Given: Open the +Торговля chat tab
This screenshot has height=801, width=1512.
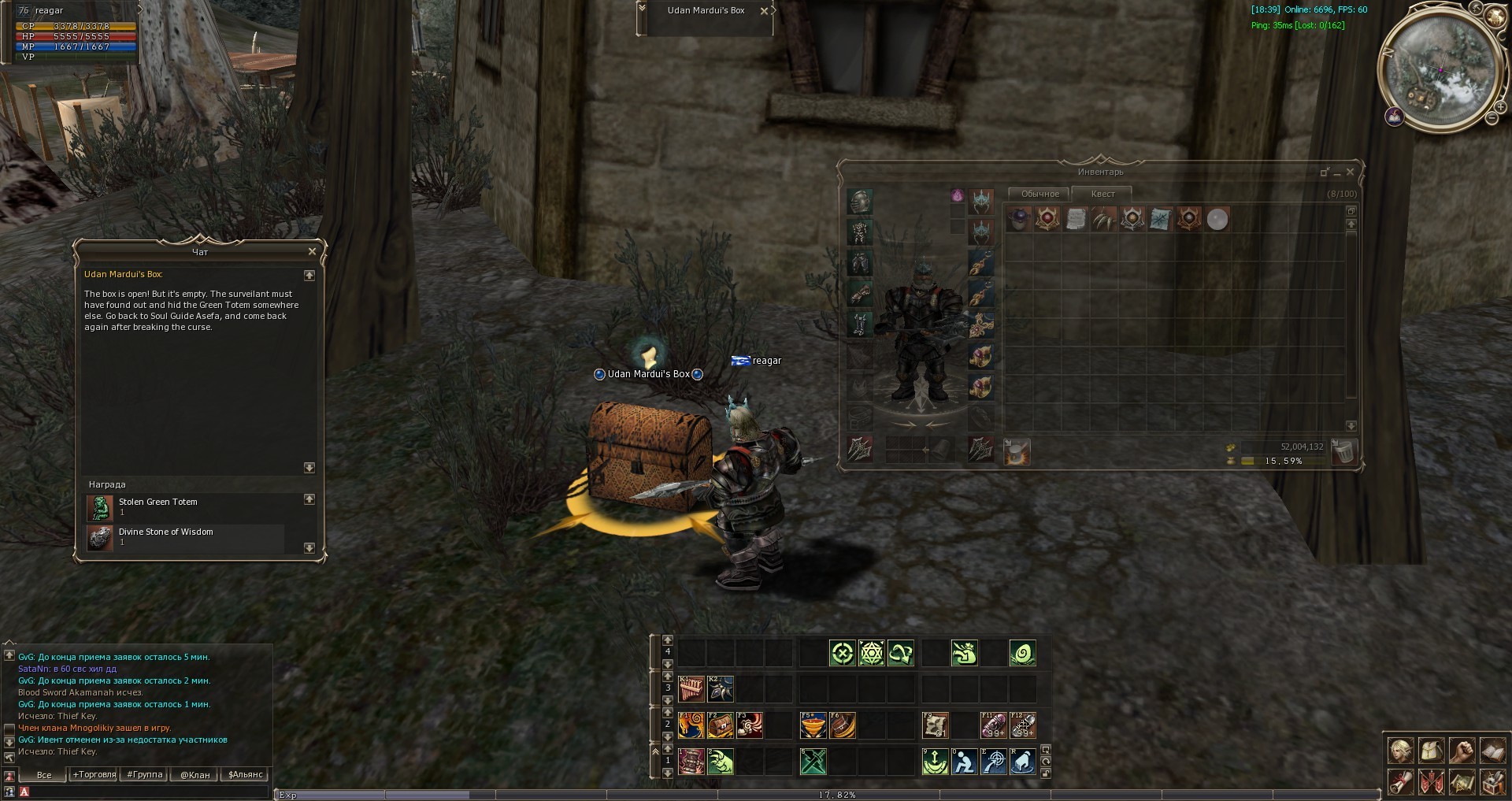Looking at the screenshot, I should [94, 775].
